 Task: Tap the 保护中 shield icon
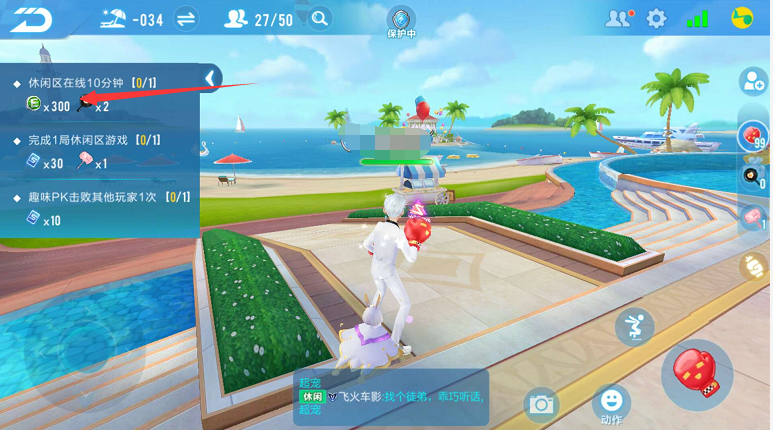401,22
